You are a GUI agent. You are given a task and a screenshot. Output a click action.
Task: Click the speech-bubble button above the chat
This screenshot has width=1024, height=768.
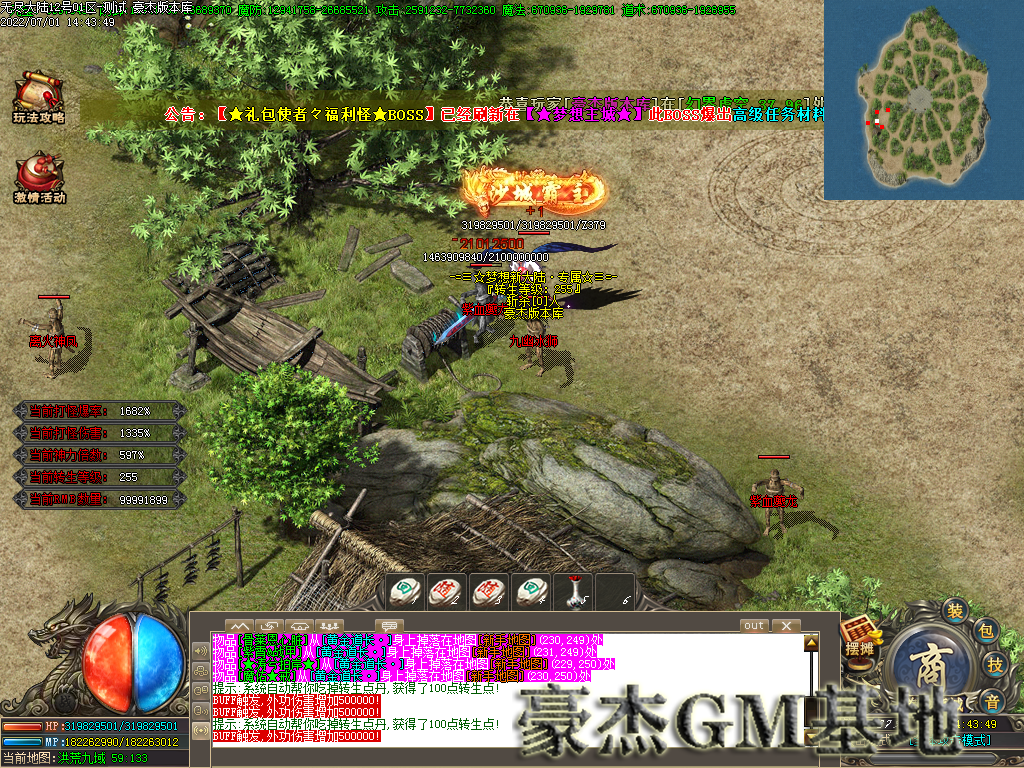pyautogui.click(x=388, y=626)
